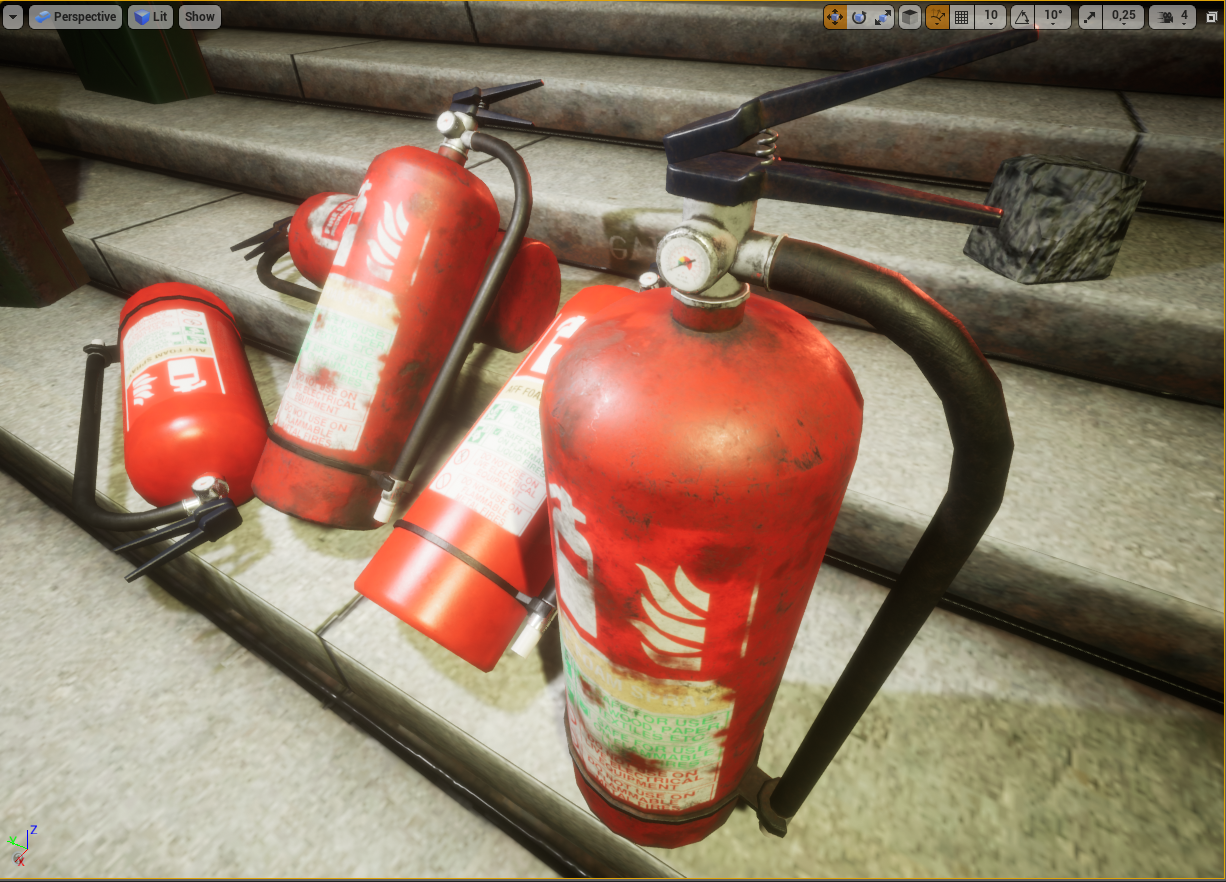The image size is (1226, 882).
Task: Adjust camera speed setting showing 4
Action: click(x=1173, y=17)
